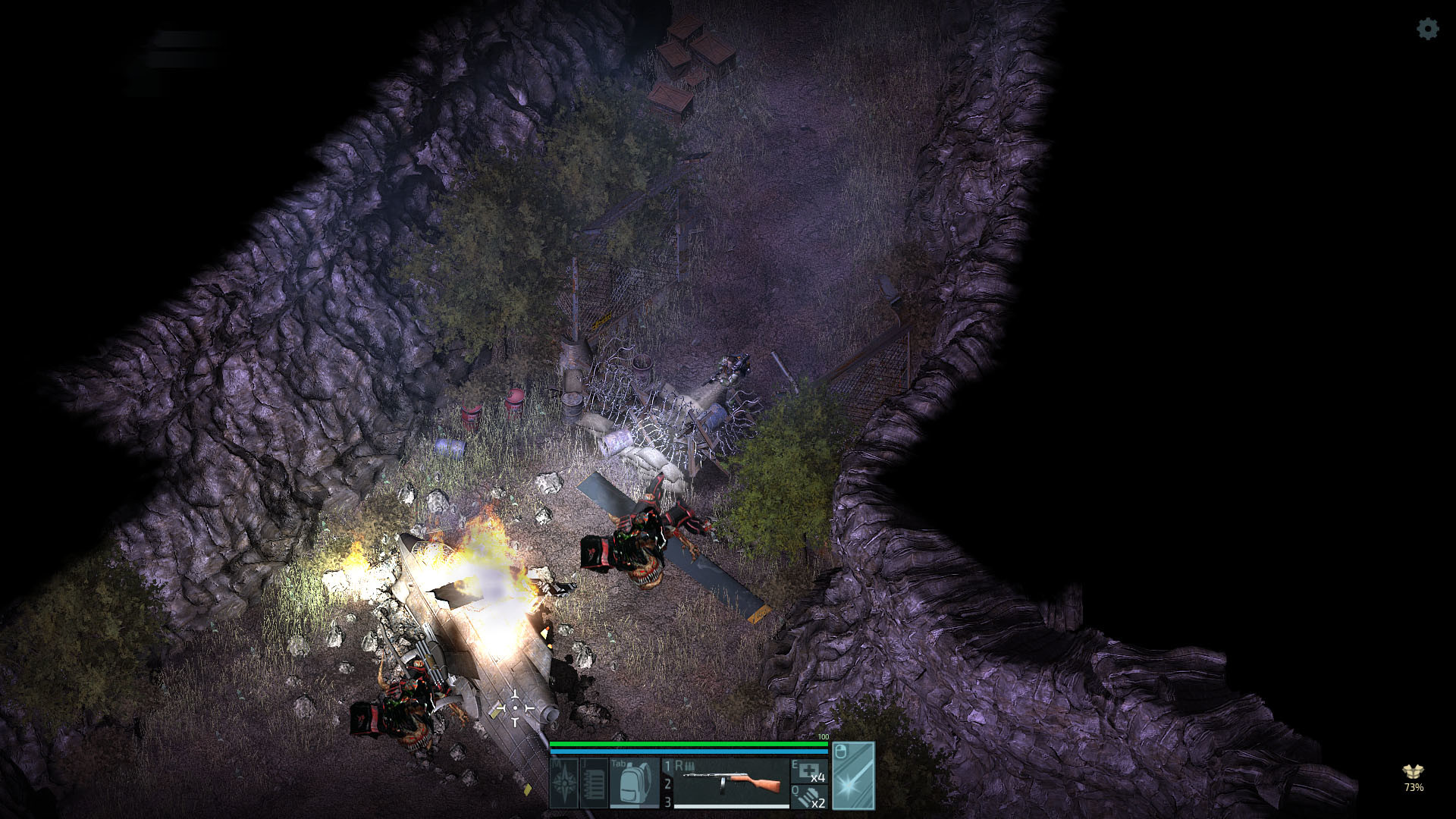1456x819 pixels.
Task: Open the map via the compass icon
Action: [565, 783]
